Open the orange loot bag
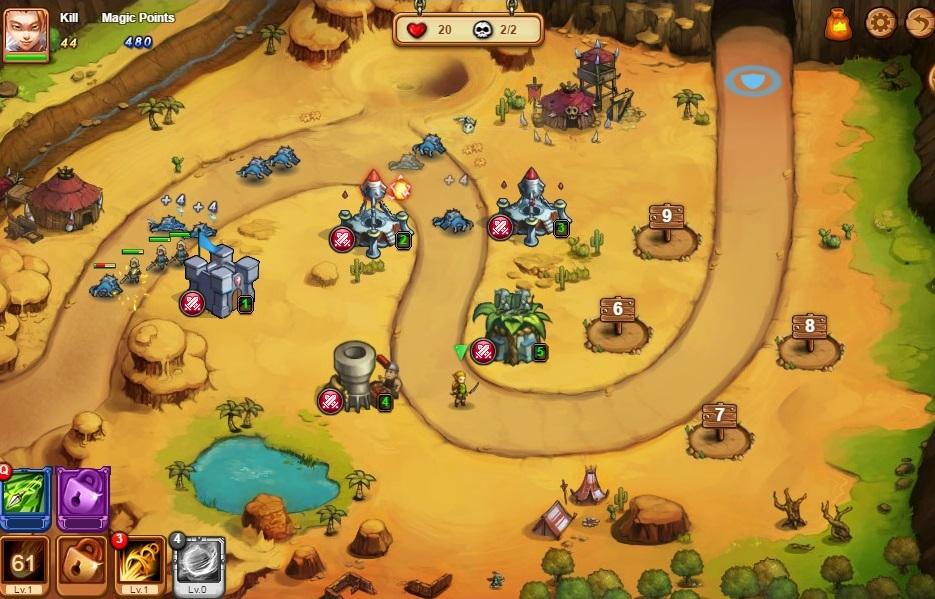Screen dimensions: 935x599 click(838, 24)
